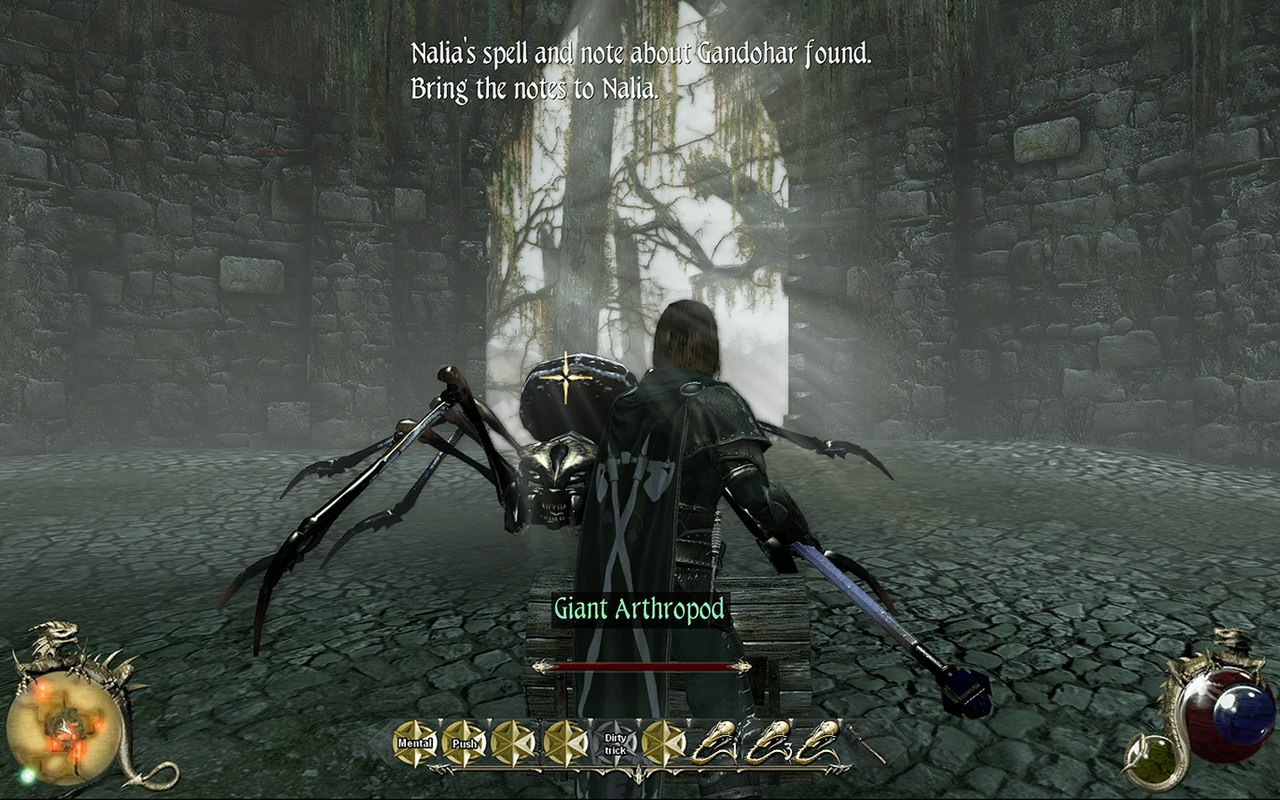
Task: Use the Push skill
Action: tap(464, 743)
